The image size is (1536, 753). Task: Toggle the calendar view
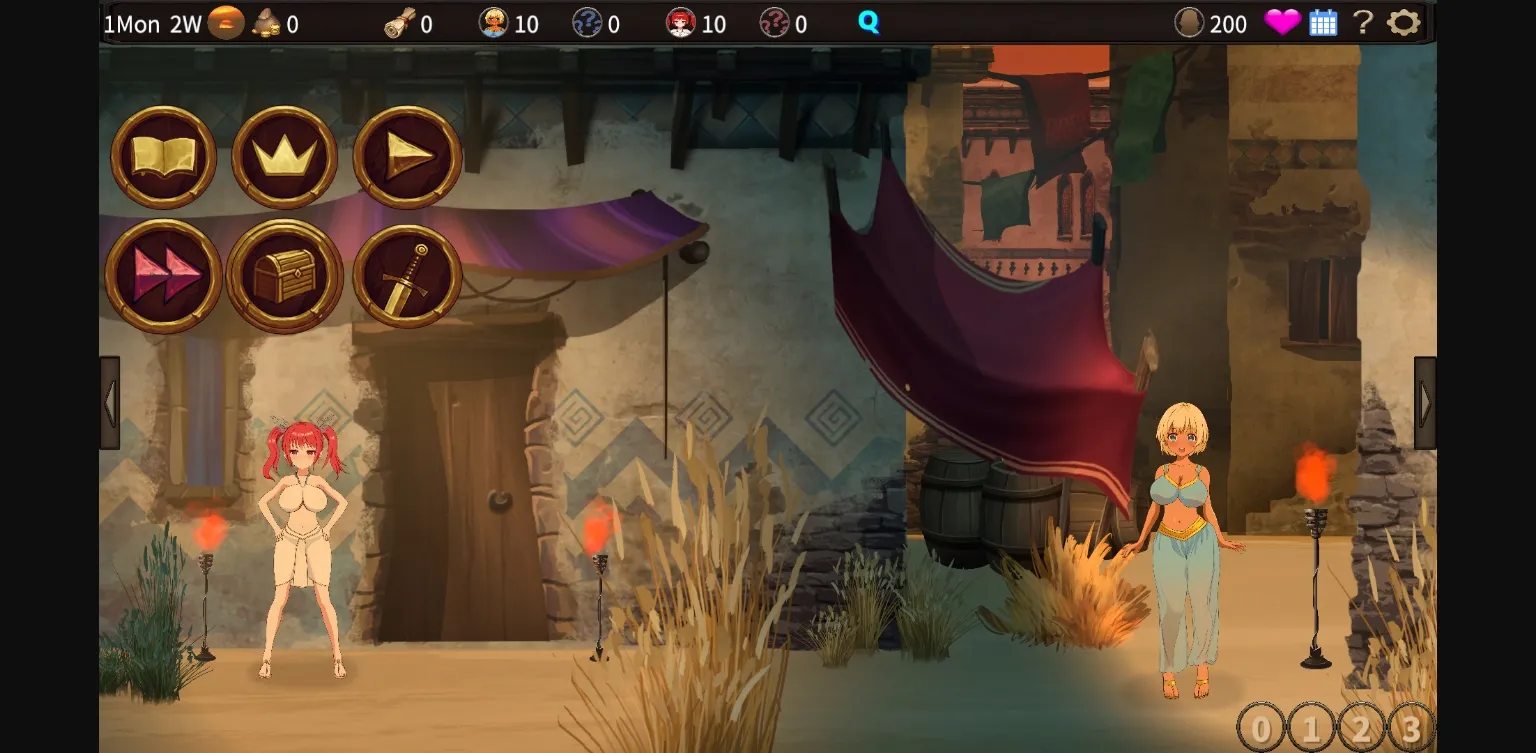[x=1324, y=22]
